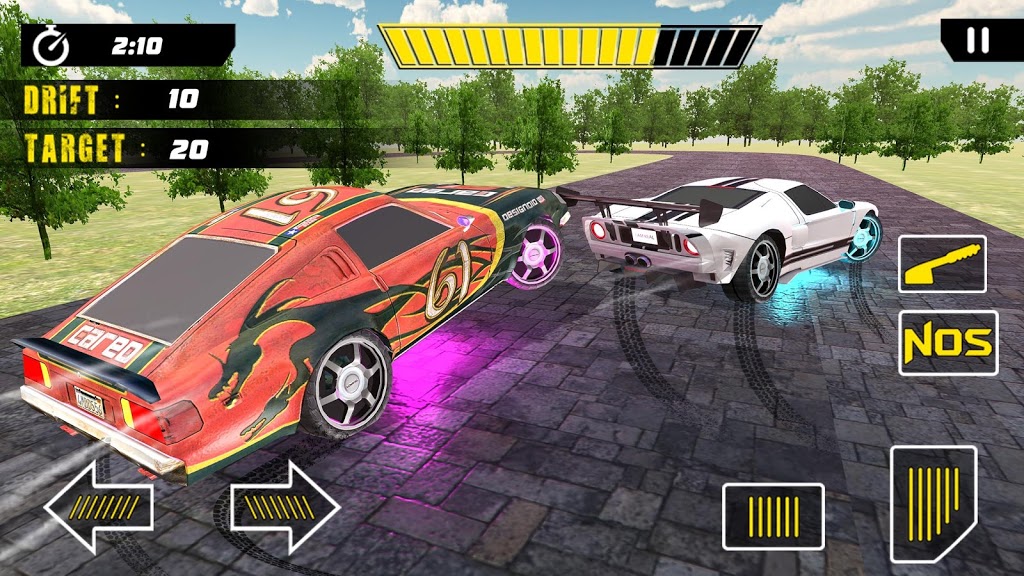Steer left with the left arrow
The height and width of the screenshot is (576, 1024).
[98, 507]
